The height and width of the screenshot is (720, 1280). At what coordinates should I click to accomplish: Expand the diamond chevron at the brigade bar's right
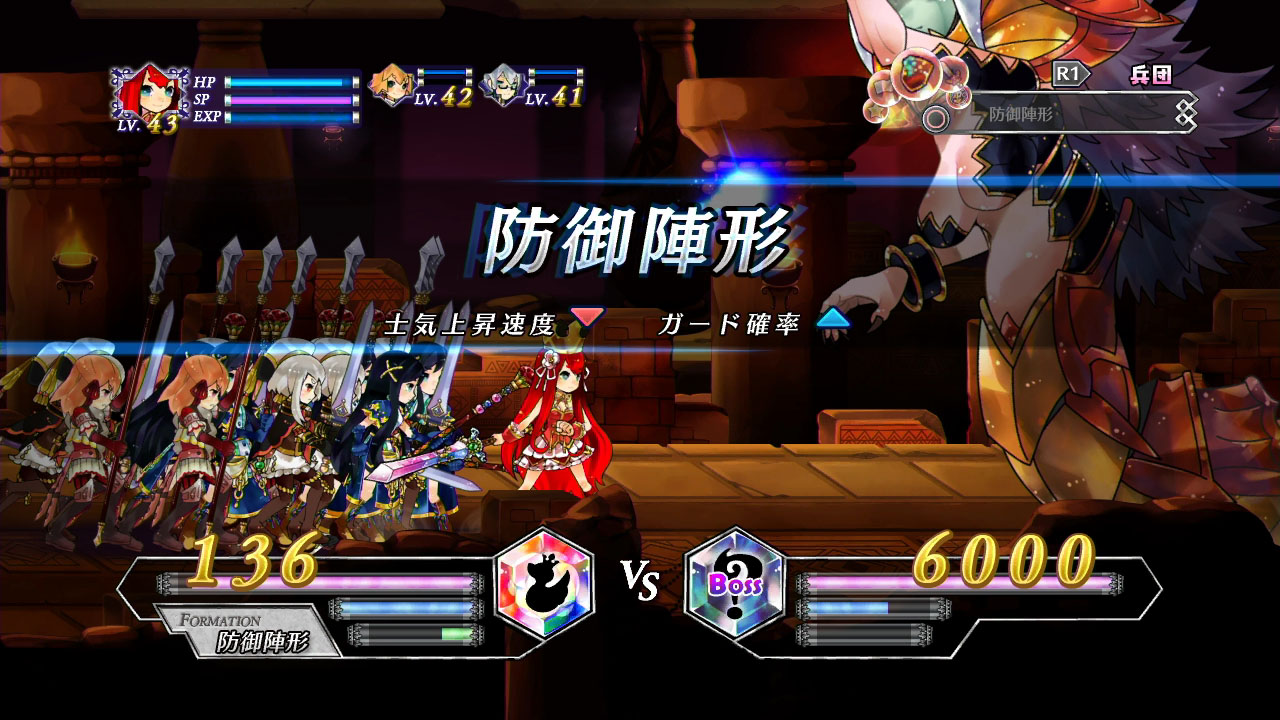tap(1185, 110)
